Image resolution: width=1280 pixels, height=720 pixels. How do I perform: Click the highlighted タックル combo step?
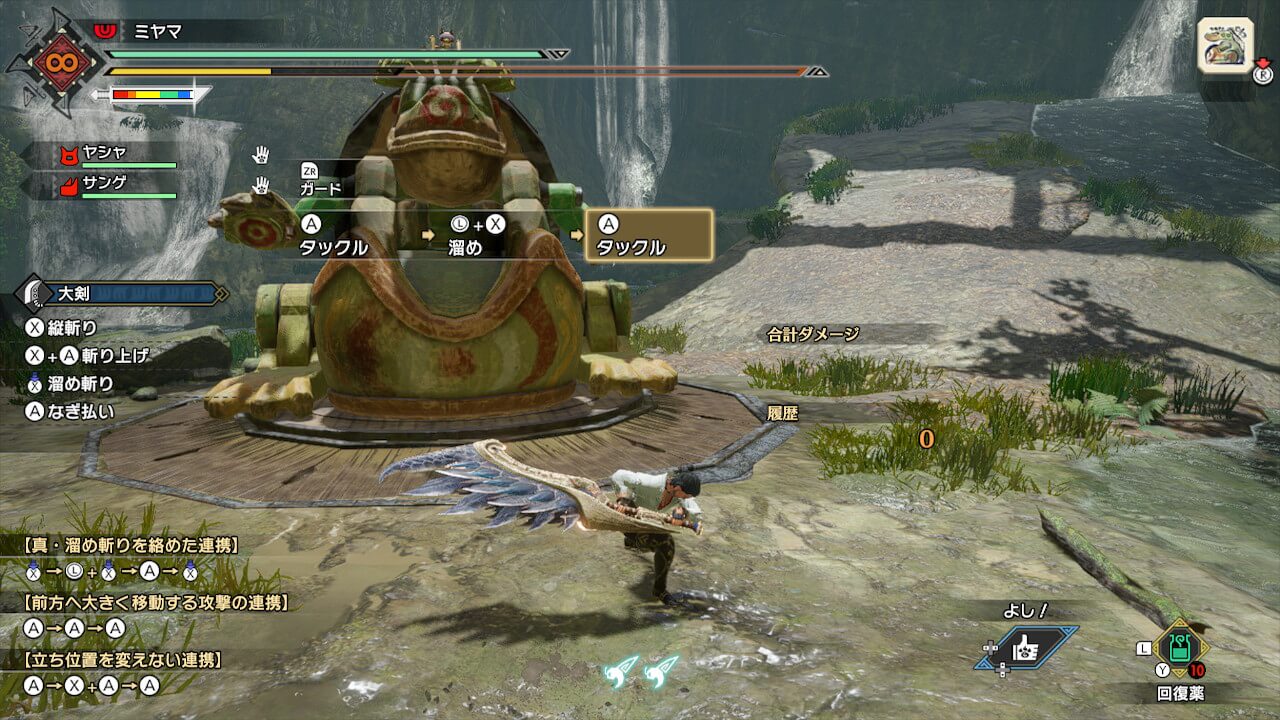pos(648,236)
